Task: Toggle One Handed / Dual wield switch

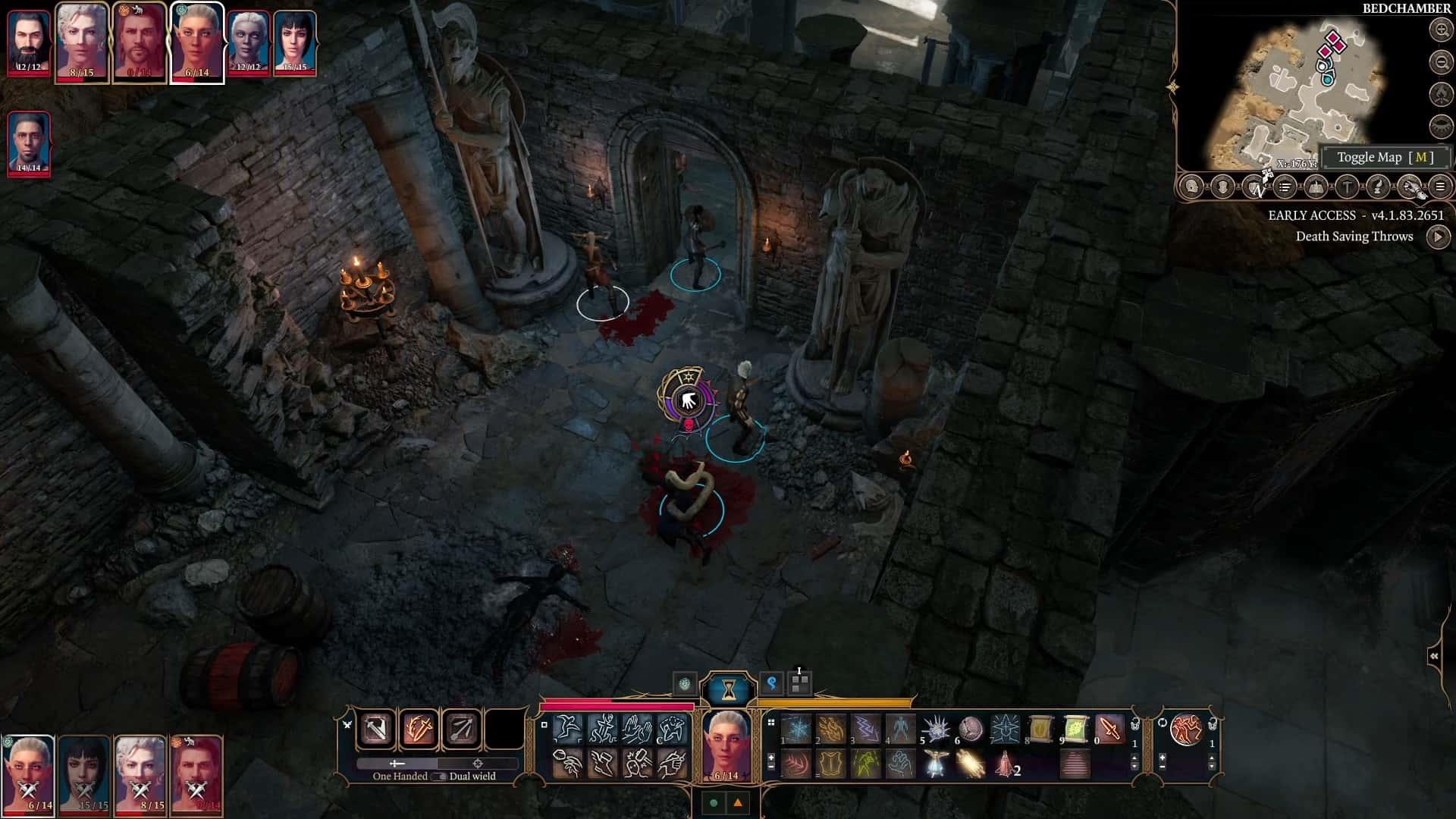Action: (438, 776)
